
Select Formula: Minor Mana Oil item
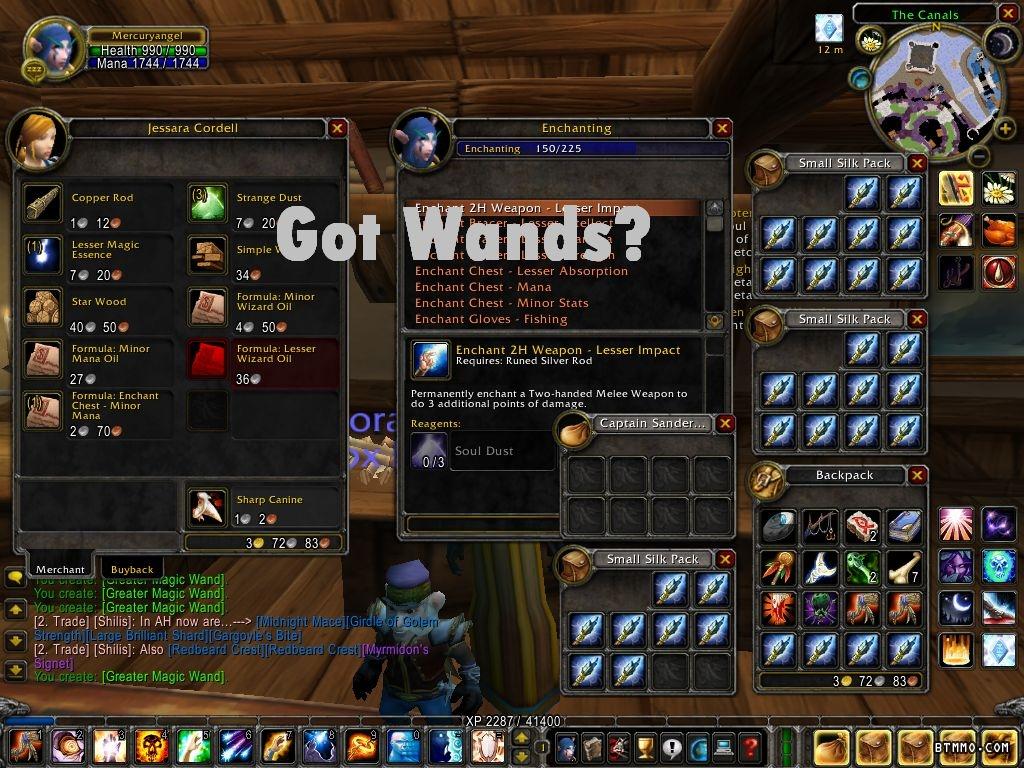(x=43, y=360)
